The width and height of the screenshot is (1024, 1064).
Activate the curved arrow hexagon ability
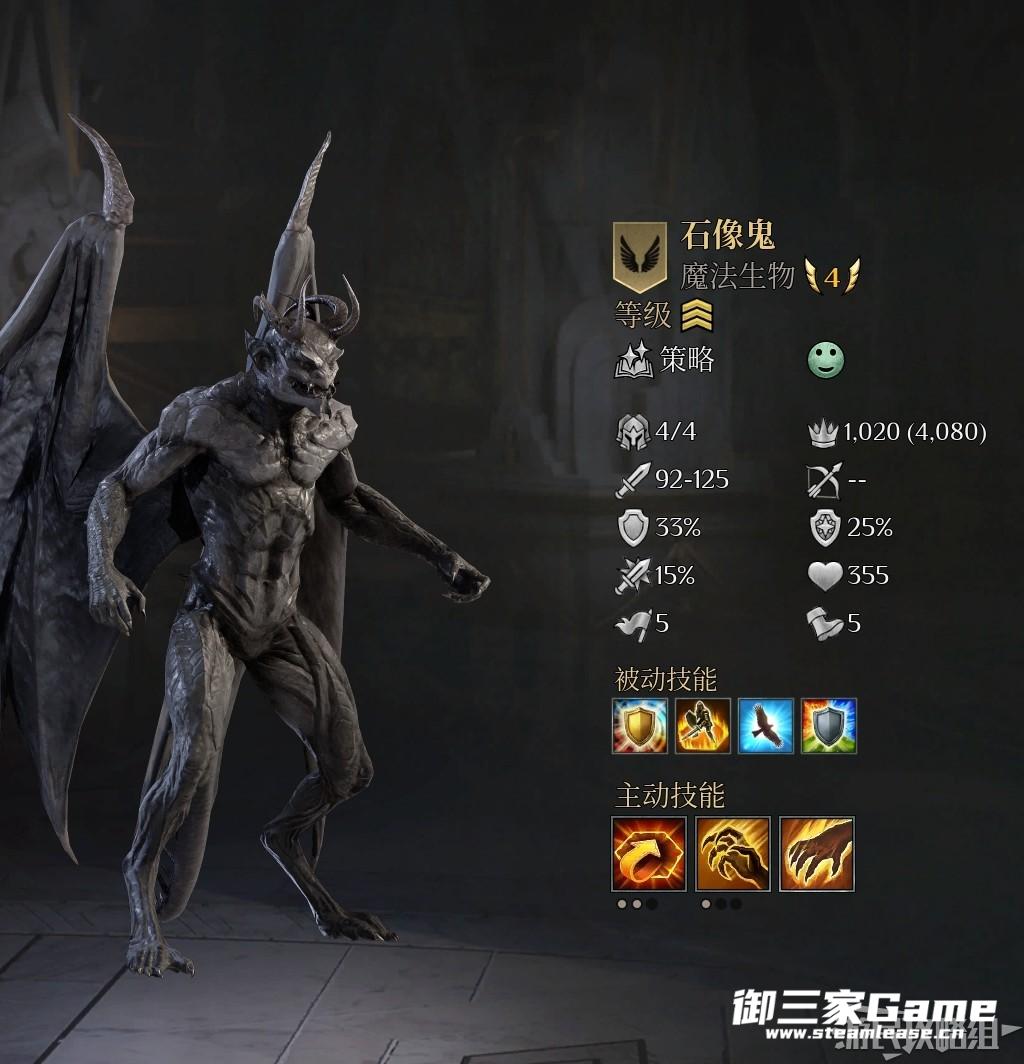(x=649, y=853)
